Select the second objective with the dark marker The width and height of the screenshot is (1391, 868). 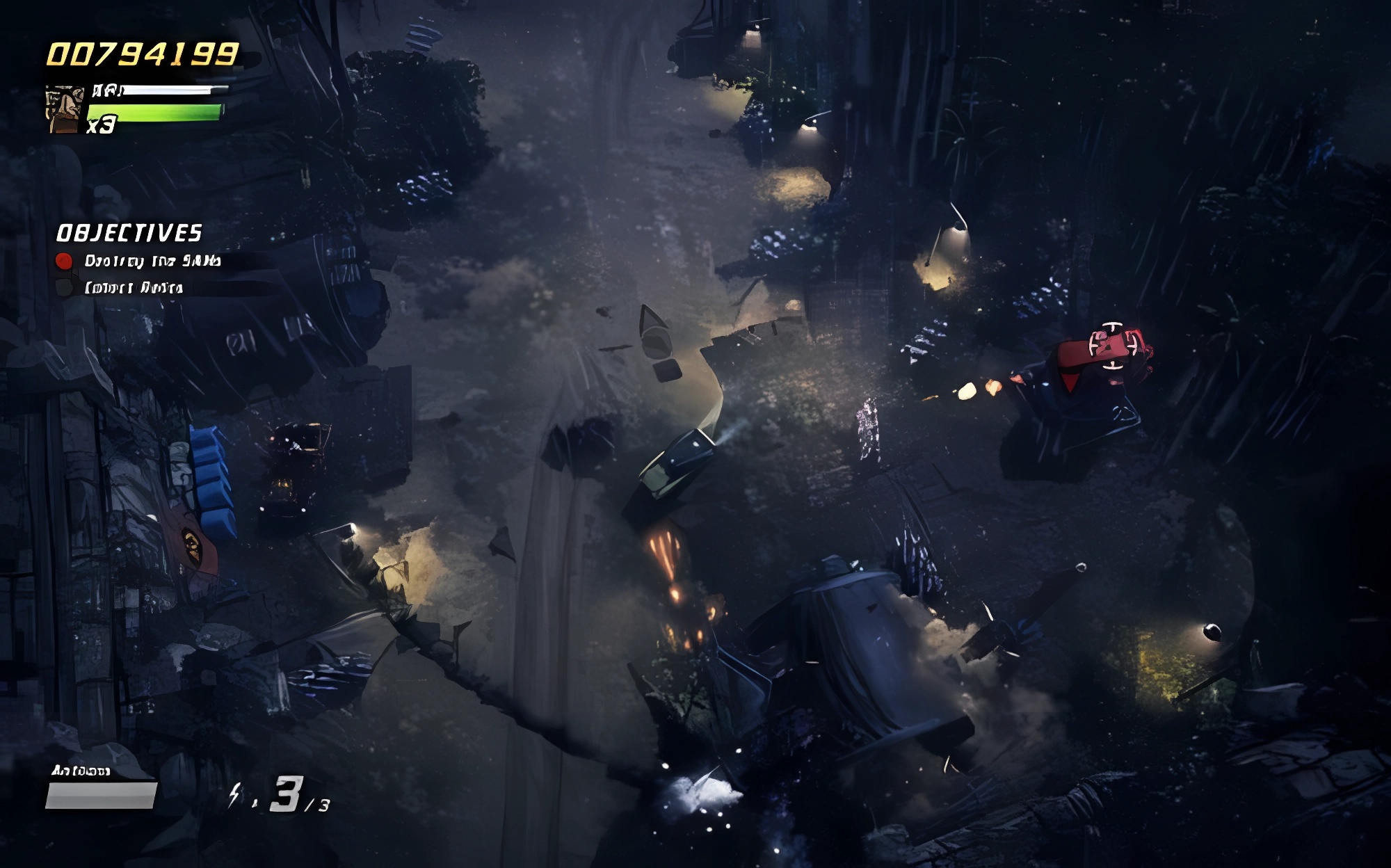pos(132,287)
